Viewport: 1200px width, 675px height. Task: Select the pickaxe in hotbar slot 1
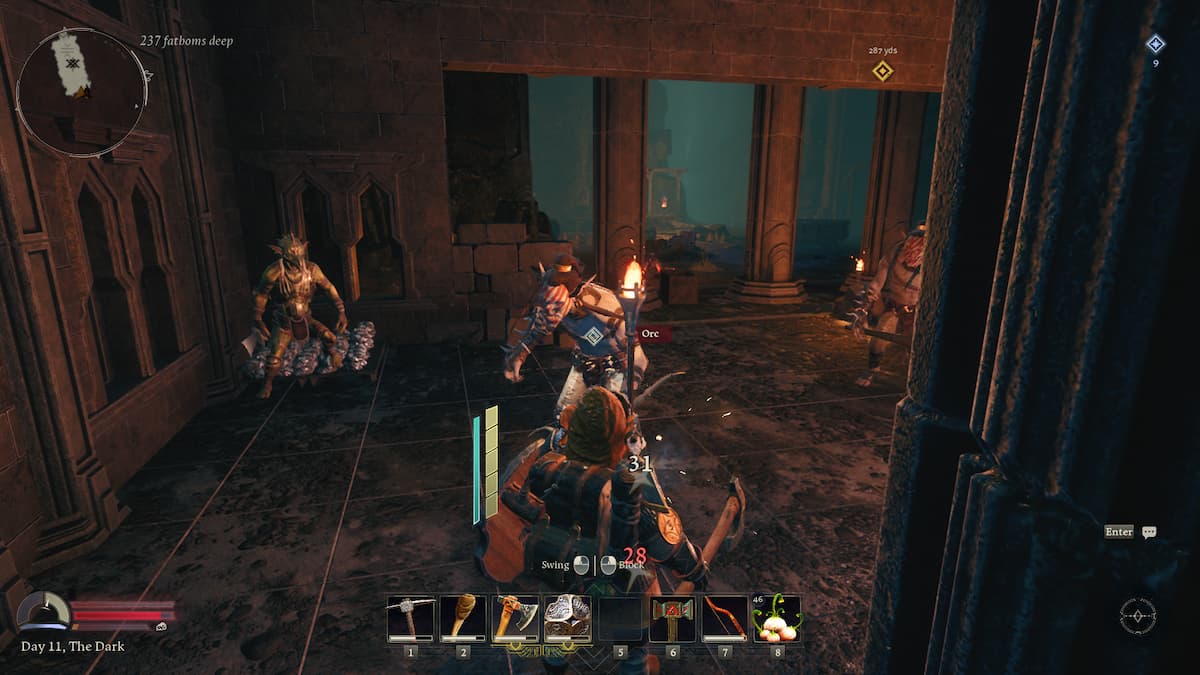(x=410, y=618)
